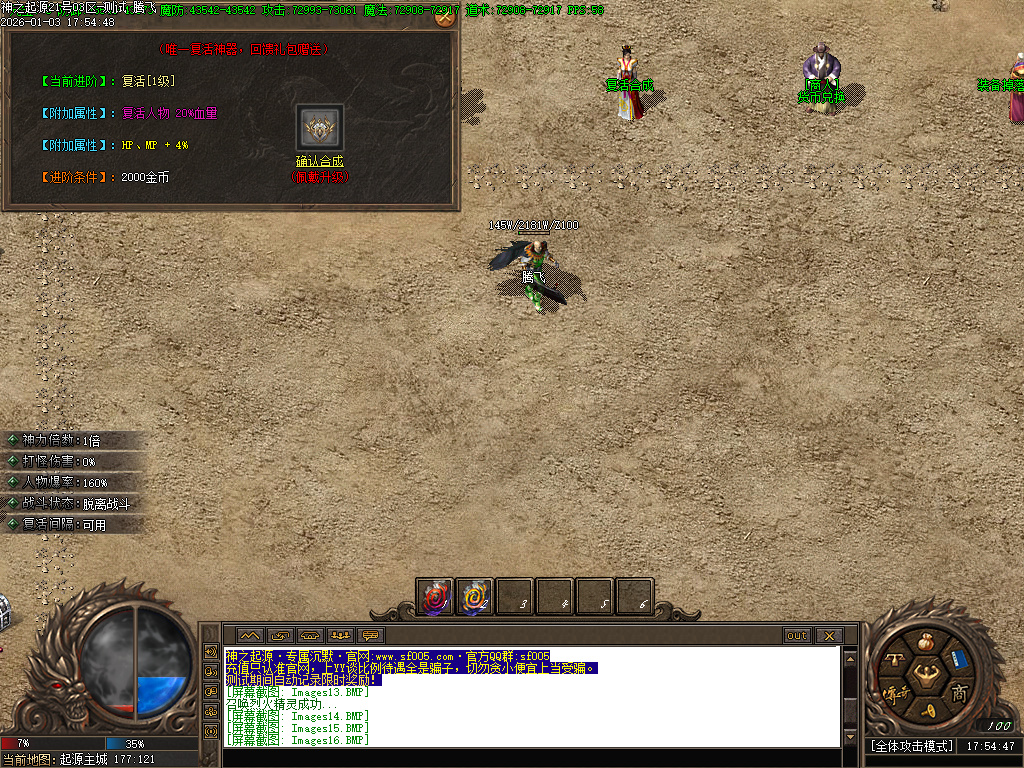Close the revival artifact panel

445,16
